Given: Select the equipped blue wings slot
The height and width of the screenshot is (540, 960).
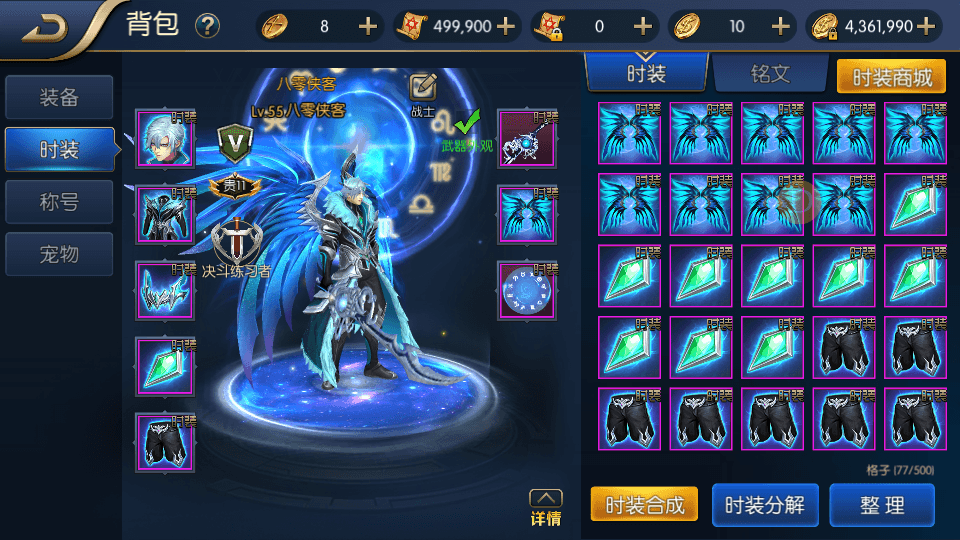Looking at the screenshot, I should 527,215.
